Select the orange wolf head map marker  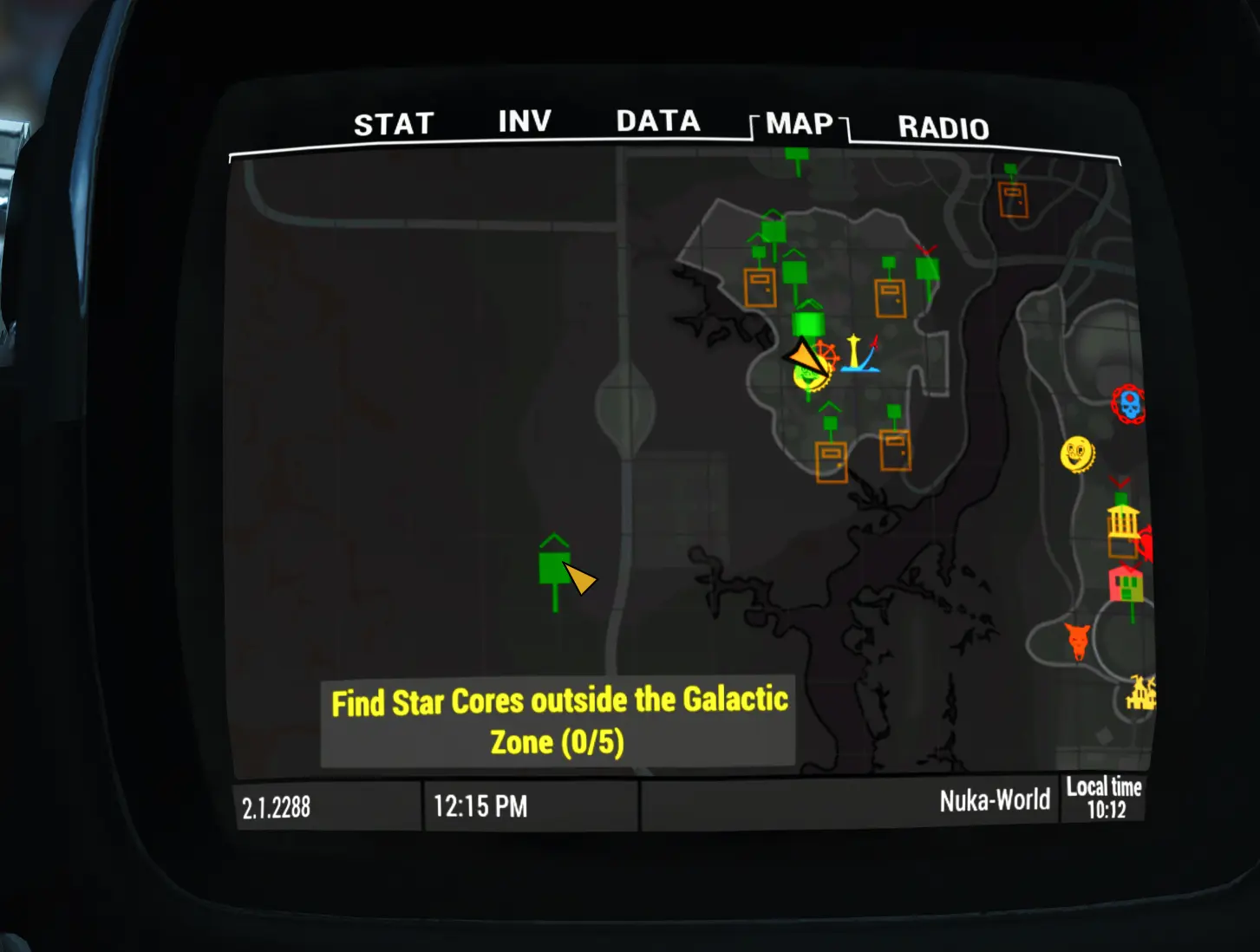pos(1078,642)
